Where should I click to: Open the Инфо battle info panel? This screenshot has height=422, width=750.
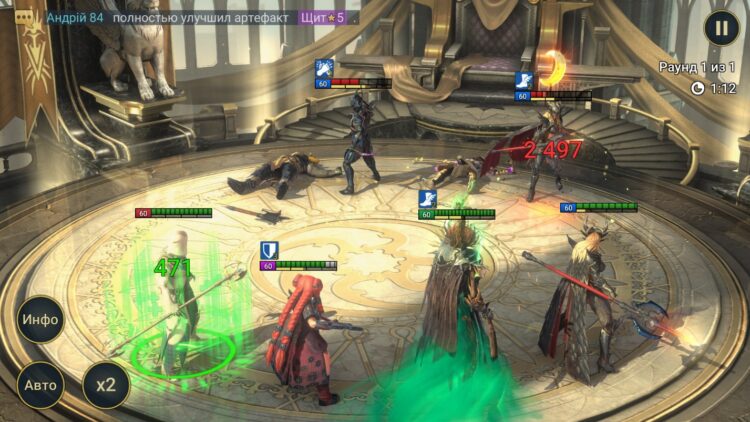coord(40,320)
